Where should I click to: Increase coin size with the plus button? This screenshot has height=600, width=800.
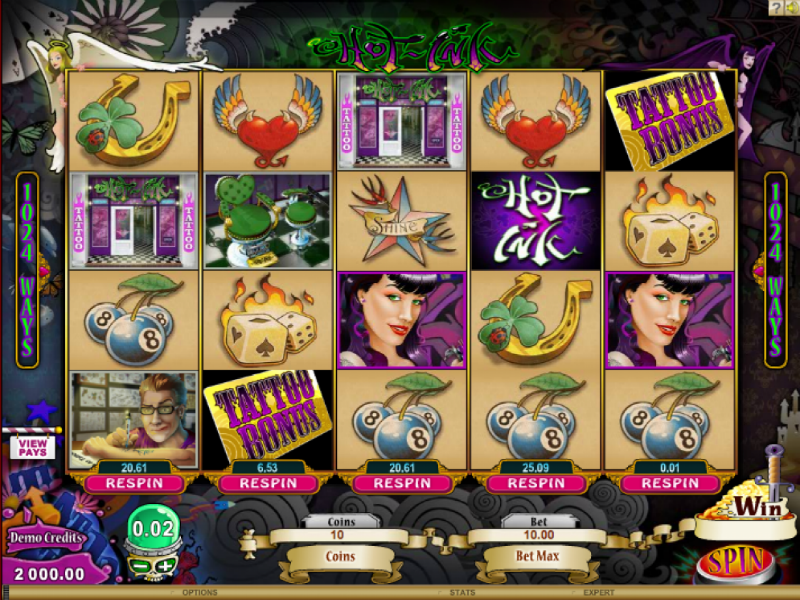162,566
